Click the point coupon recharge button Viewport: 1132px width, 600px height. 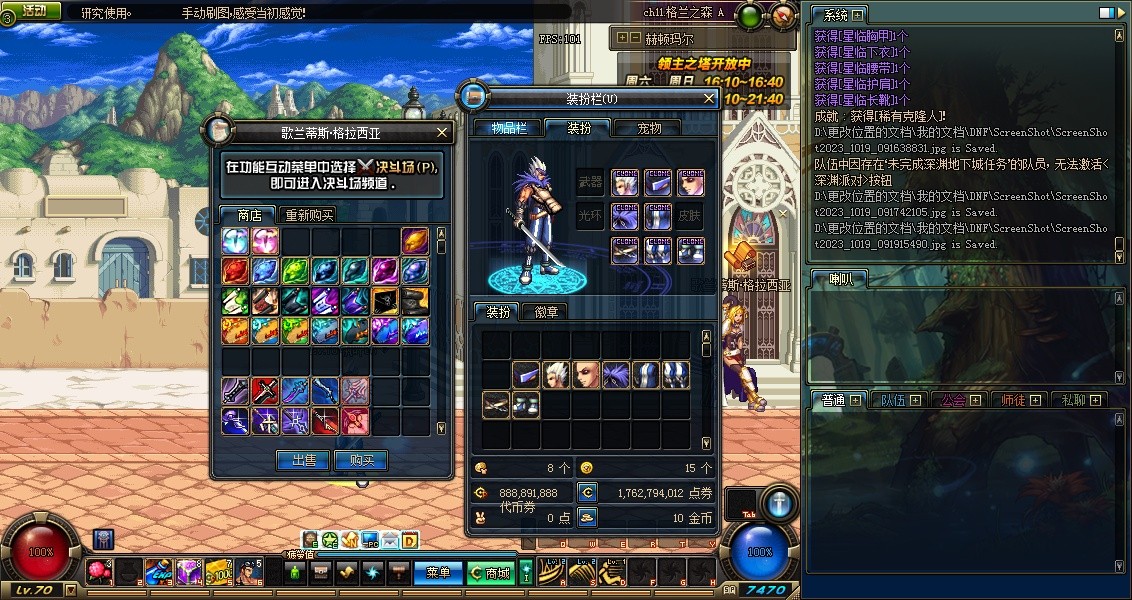(587, 493)
